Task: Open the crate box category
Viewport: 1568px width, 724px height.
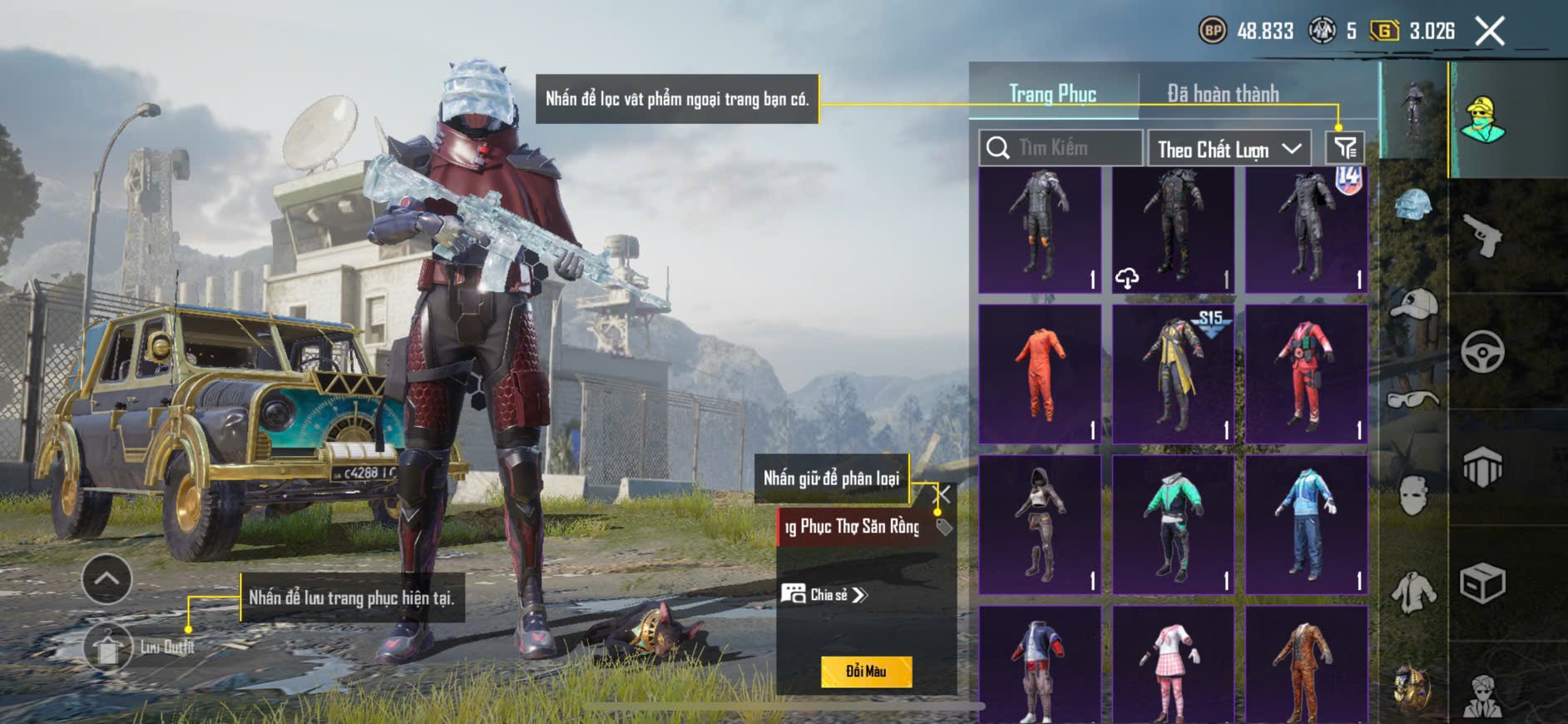Action: pos(1483,583)
